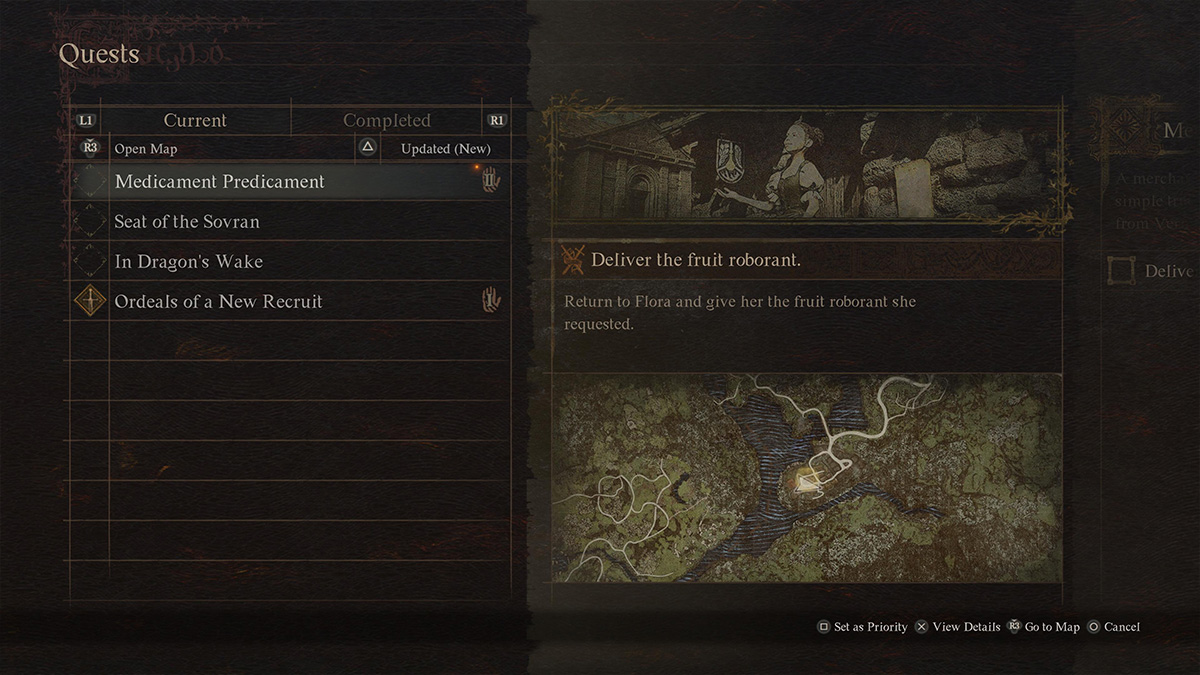Switch to the Current quests tab
1200x675 pixels.
[195, 120]
